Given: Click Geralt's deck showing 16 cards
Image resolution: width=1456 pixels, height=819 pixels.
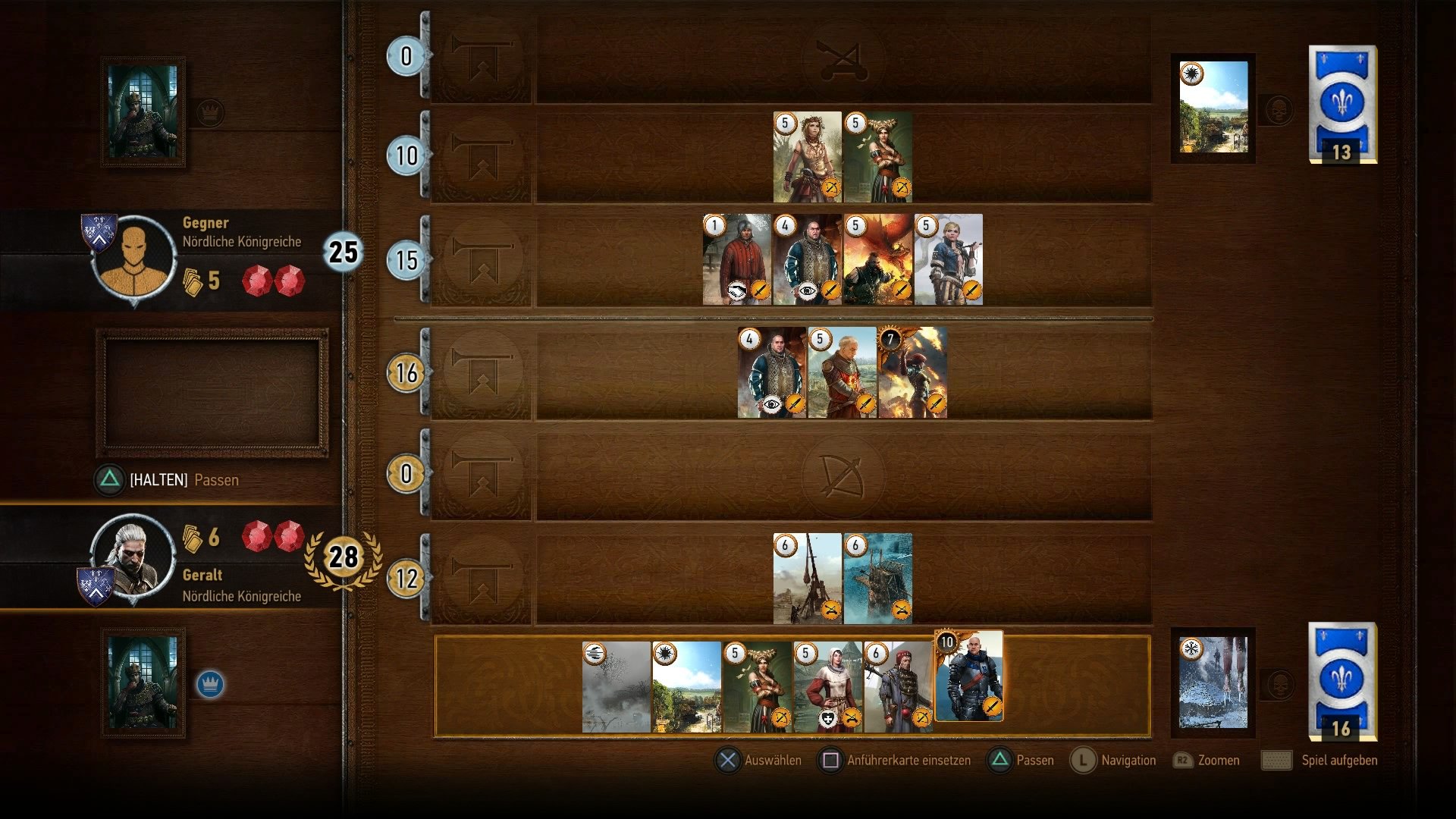Looking at the screenshot, I should coord(1341,679).
